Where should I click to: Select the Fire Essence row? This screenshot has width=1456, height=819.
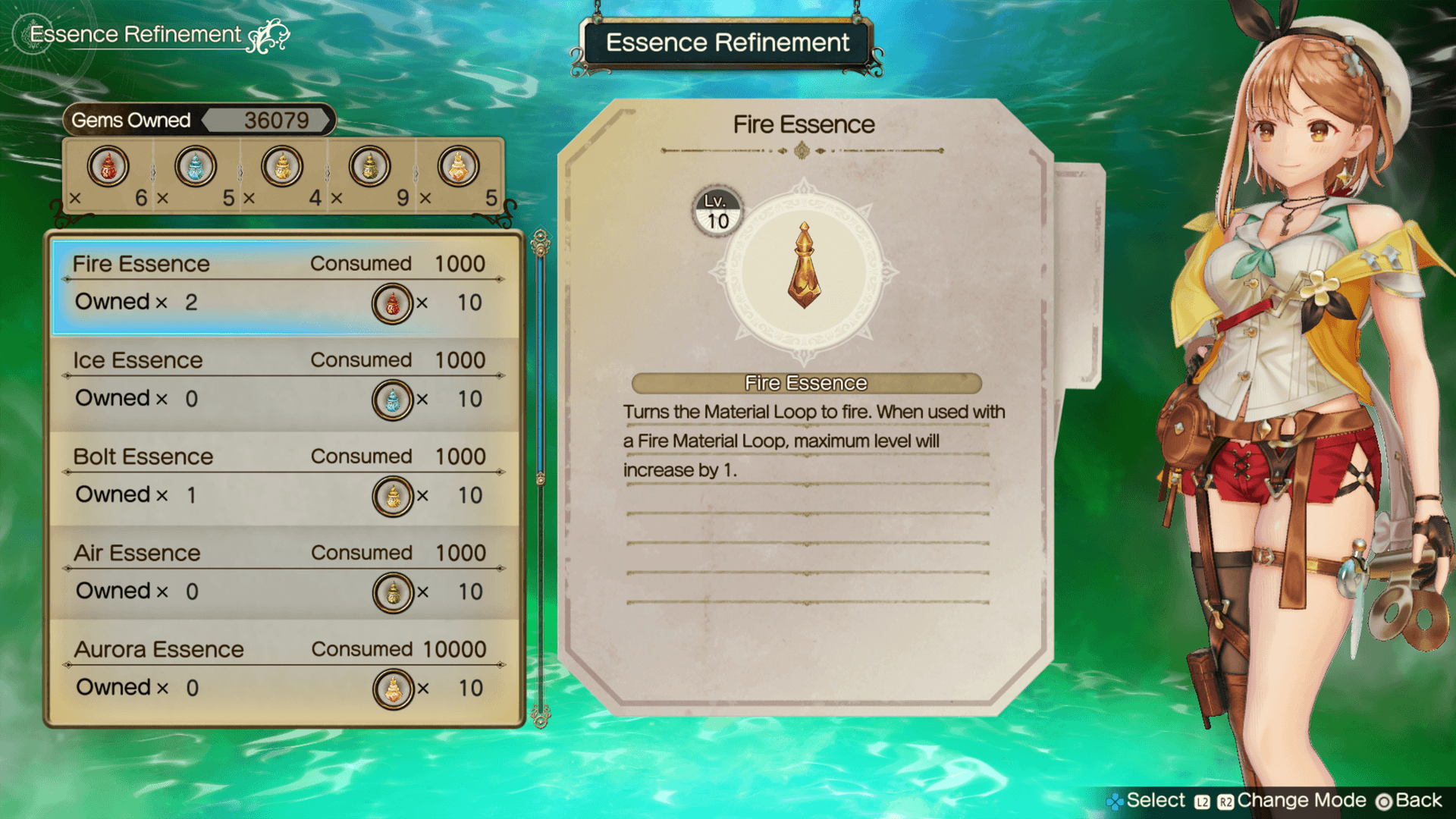click(x=285, y=286)
